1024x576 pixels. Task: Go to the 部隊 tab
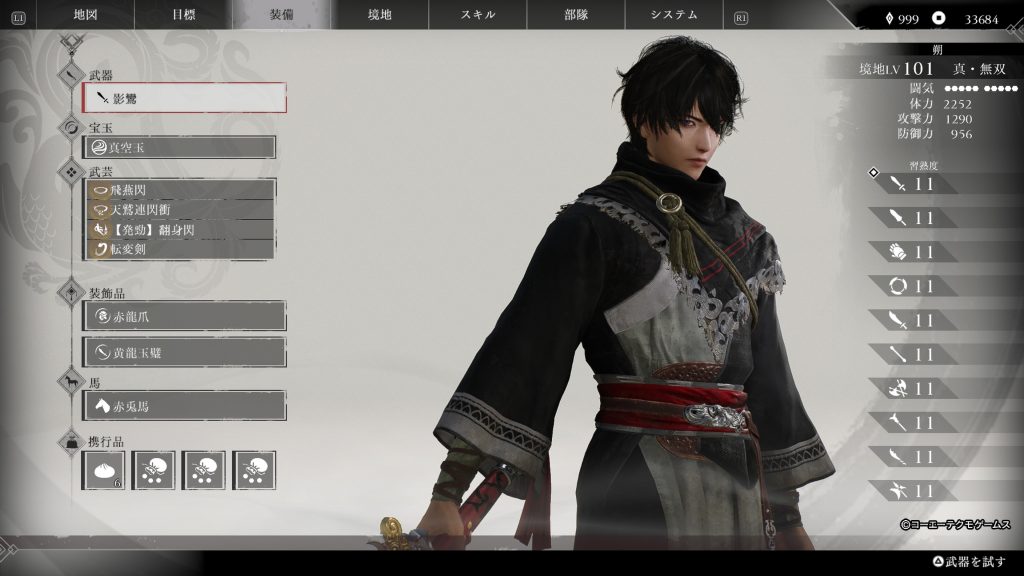click(576, 15)
